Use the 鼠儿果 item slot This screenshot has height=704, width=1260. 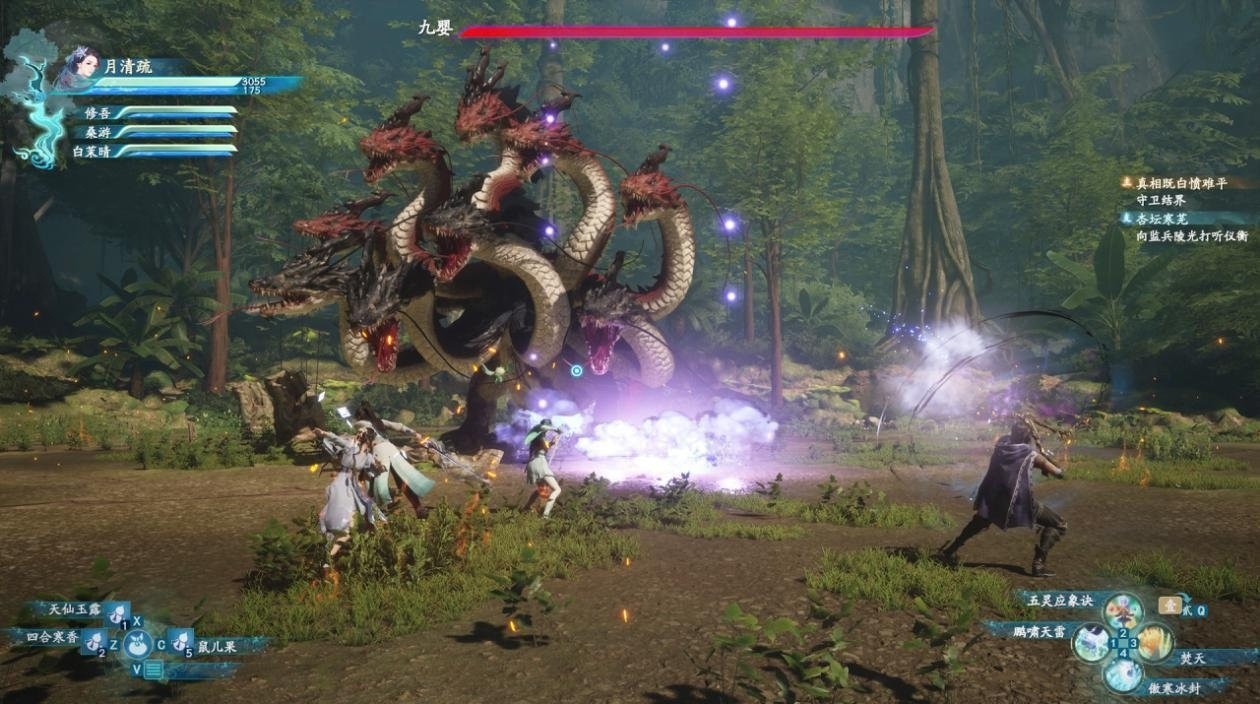click(x=181, y=640)
